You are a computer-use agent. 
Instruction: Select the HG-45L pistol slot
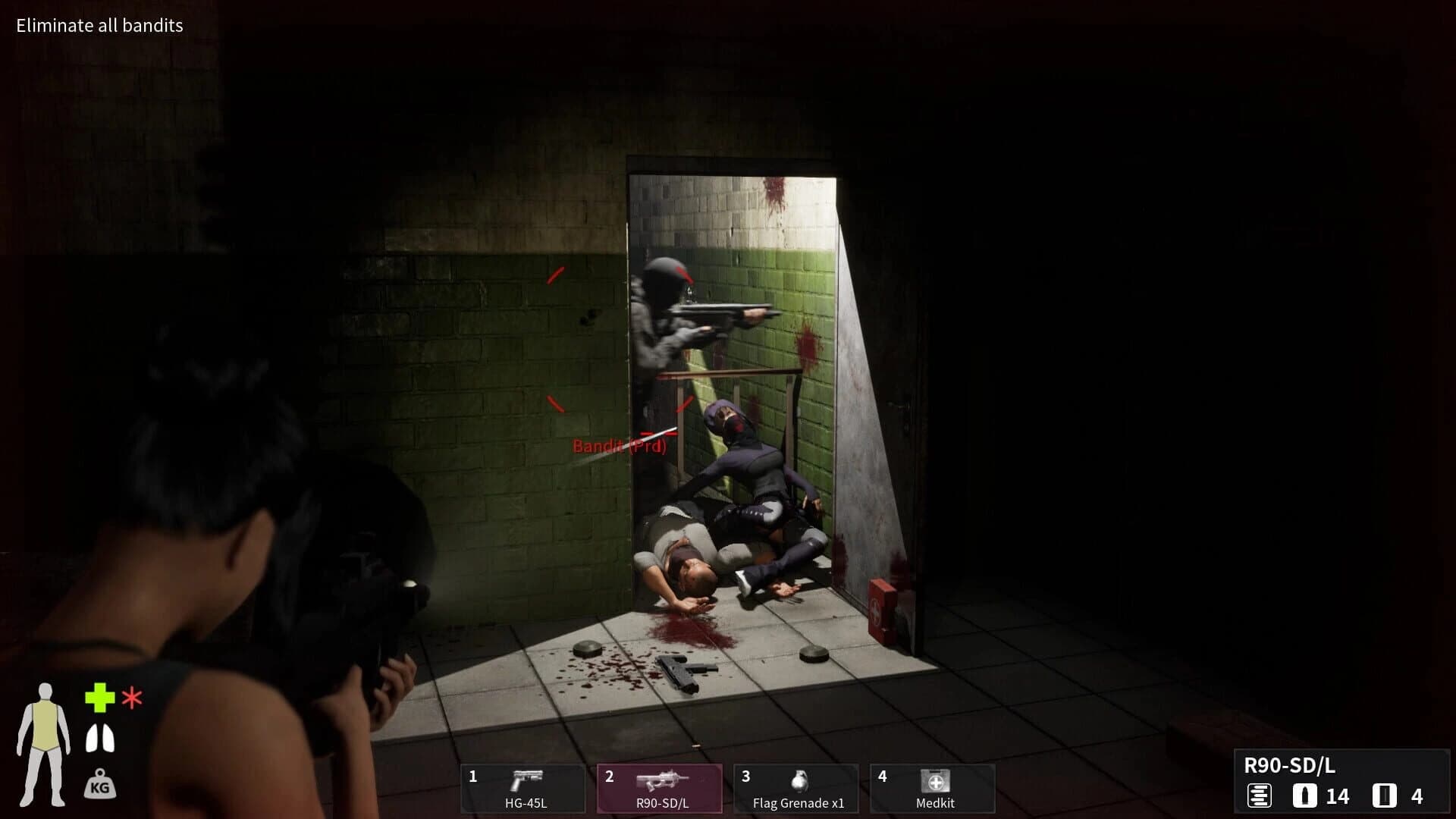coord(523,788)
